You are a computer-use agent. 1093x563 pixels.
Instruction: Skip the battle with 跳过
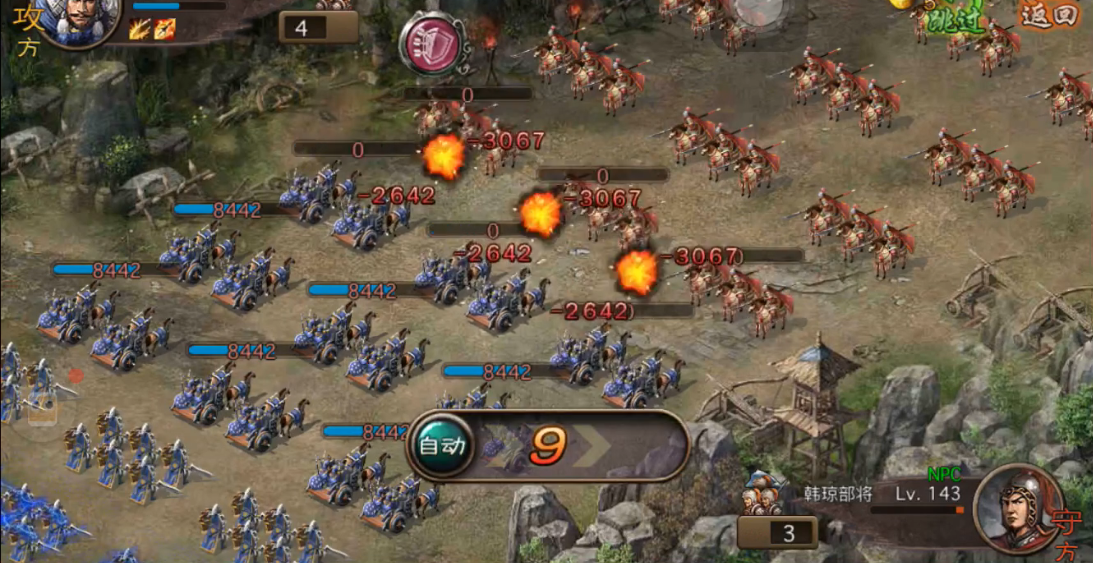click(952, 18)
